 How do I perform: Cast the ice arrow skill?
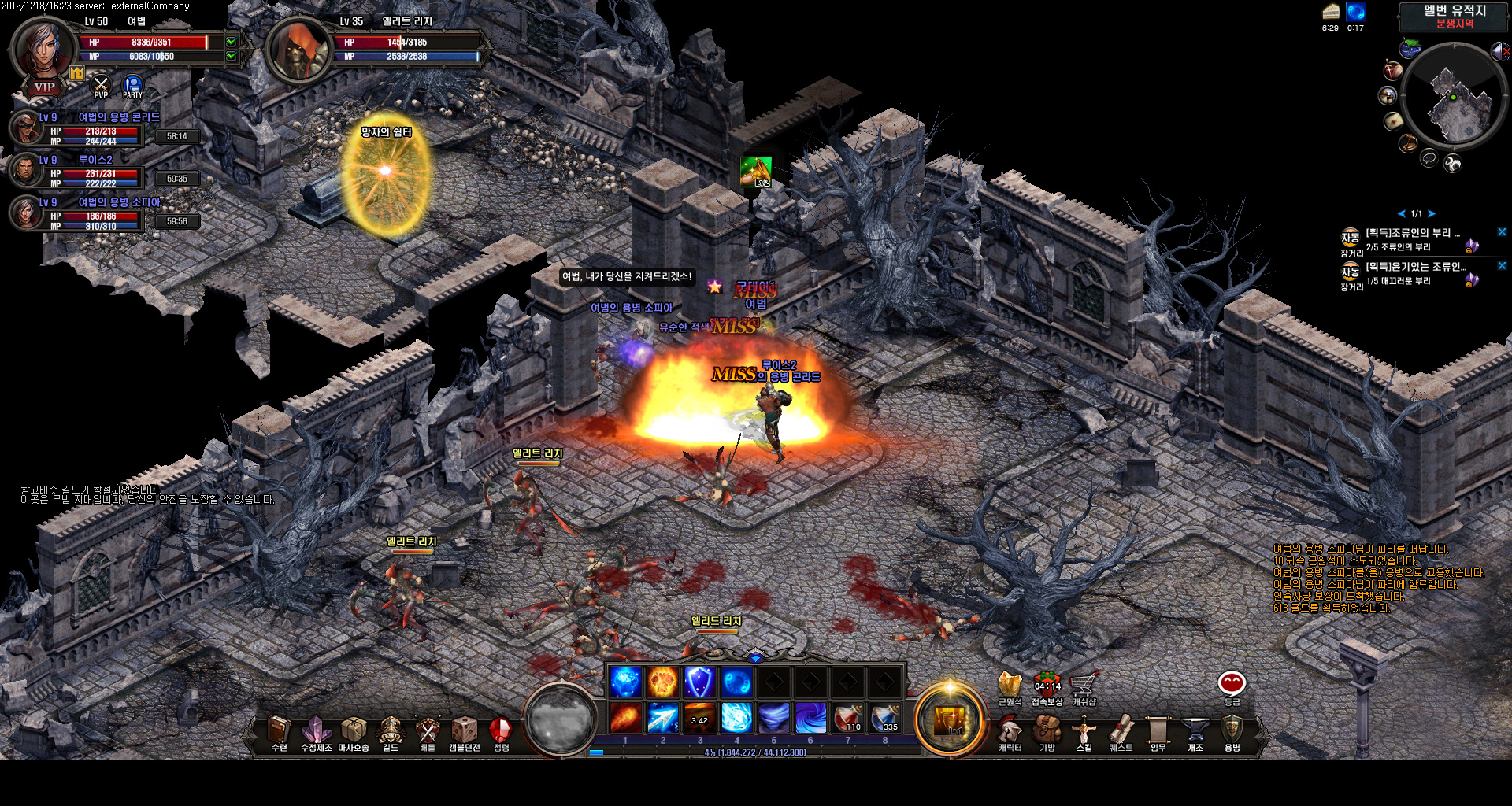[x=662, y=717]
